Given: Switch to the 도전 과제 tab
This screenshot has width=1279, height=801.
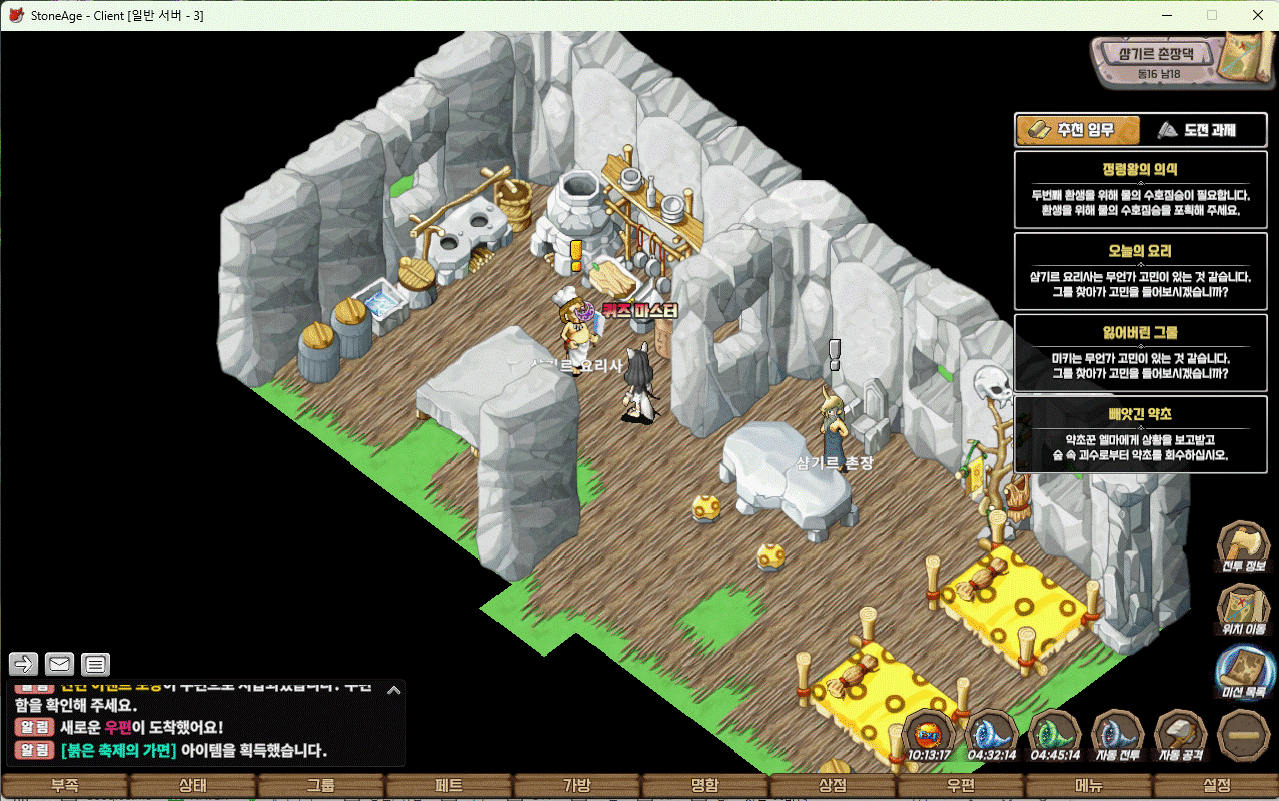Looking at the screenshot, I should tap(1195, 130).
